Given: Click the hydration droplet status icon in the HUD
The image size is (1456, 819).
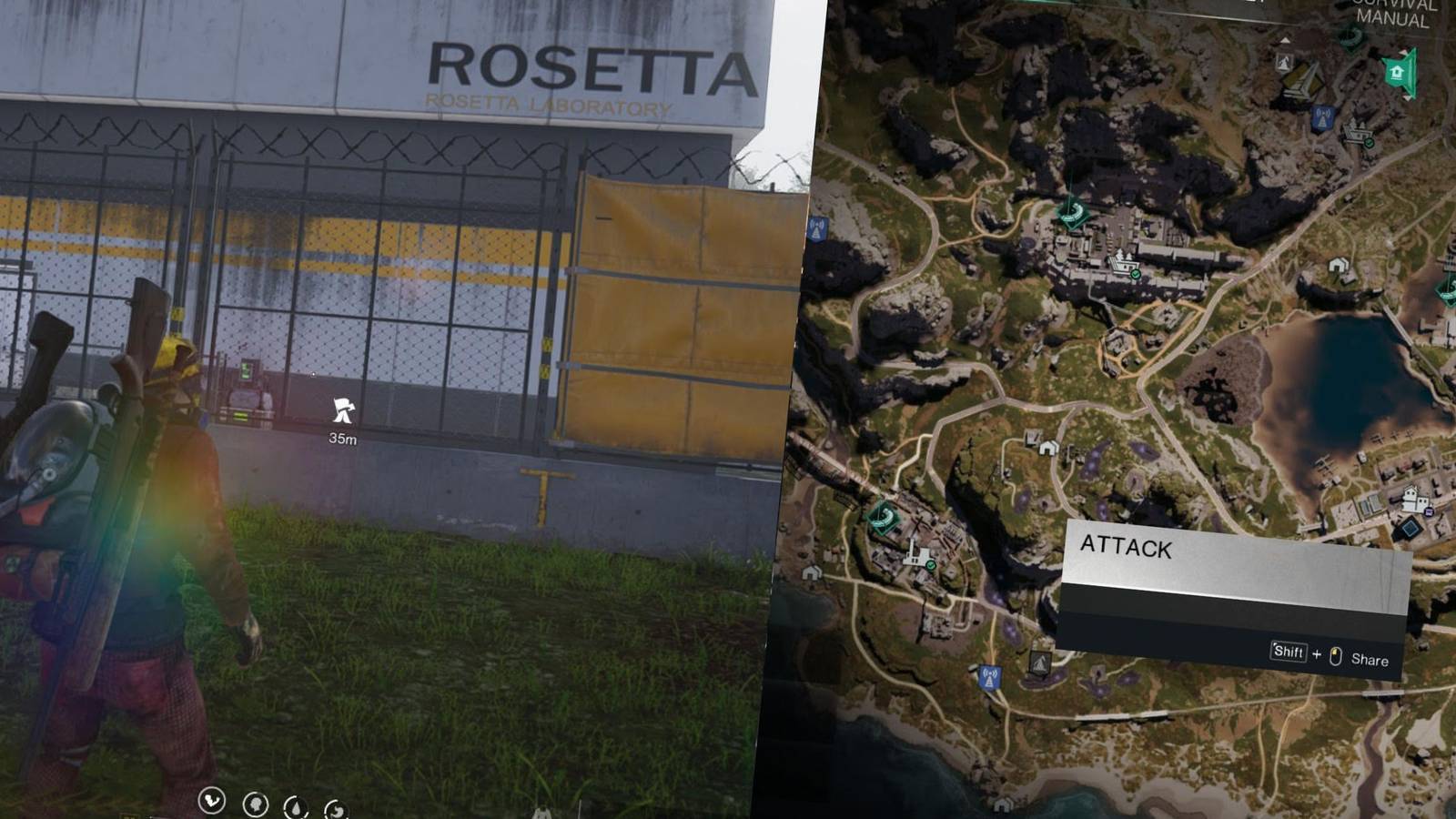Looking at the screenshot, I should tap(296, 807).
